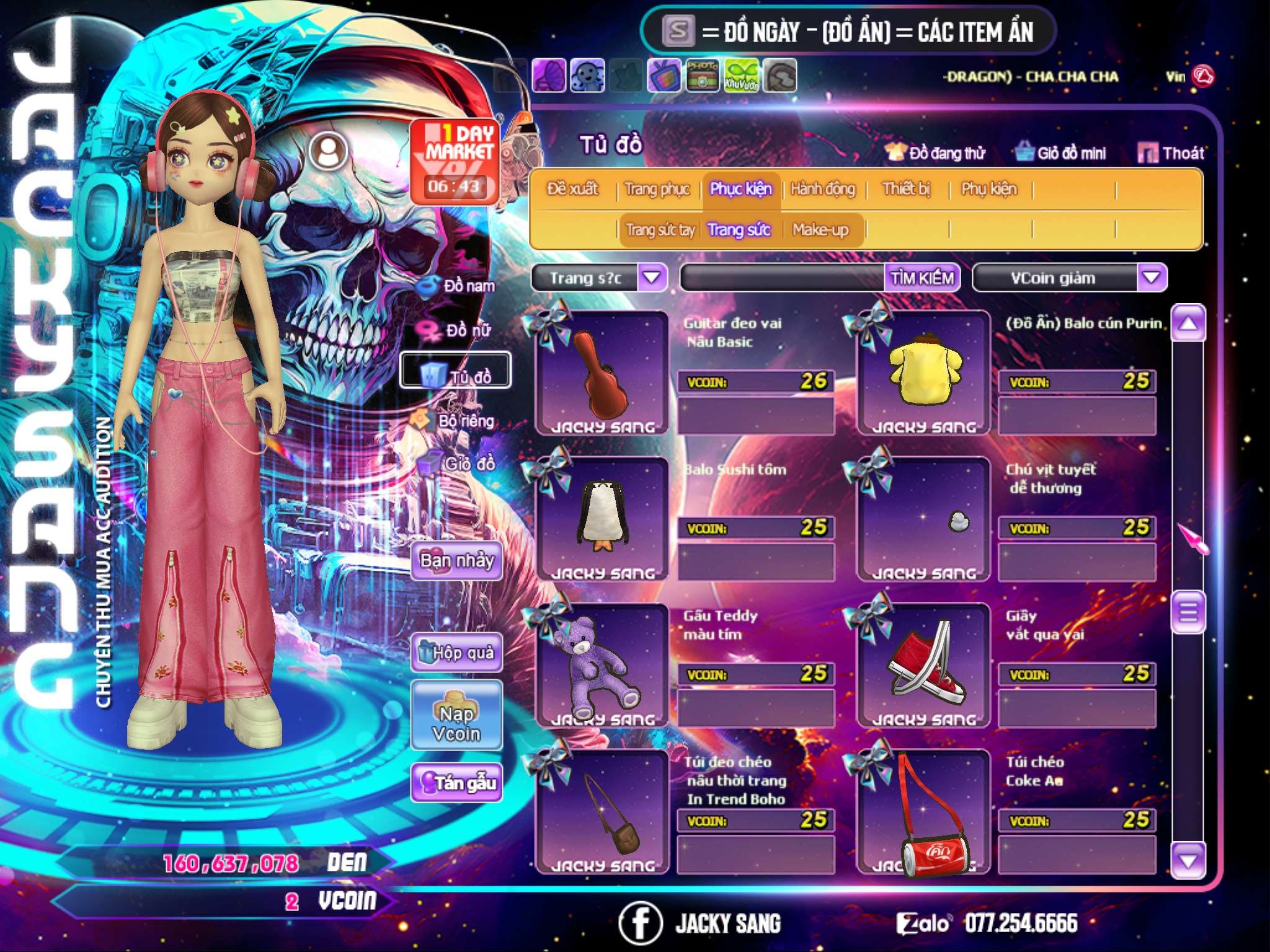
Task: Open the Bạn nhảy menu
Action: [x=456, y=561]
